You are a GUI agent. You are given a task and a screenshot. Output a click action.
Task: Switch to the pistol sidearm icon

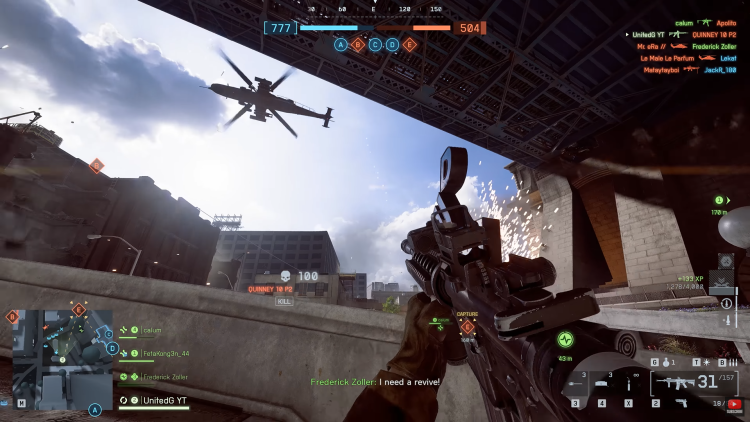click(681, 402)
